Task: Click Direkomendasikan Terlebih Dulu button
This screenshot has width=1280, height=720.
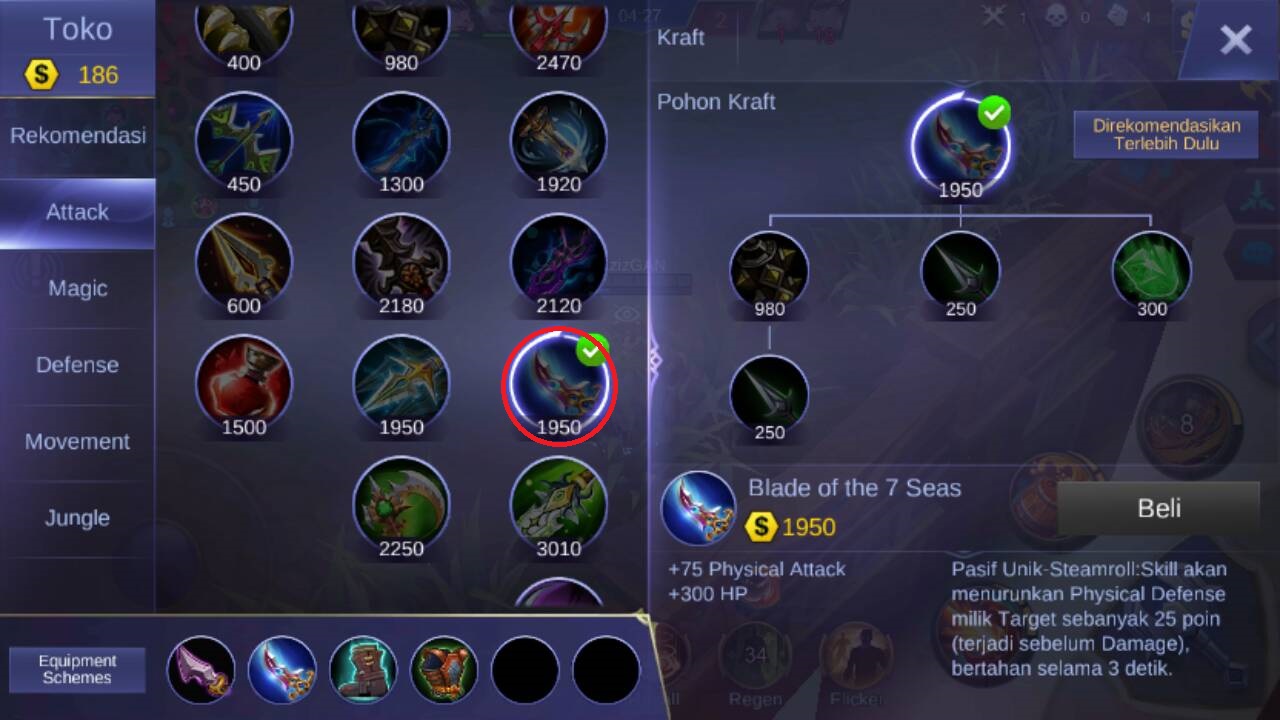Action: point(1165,134)
